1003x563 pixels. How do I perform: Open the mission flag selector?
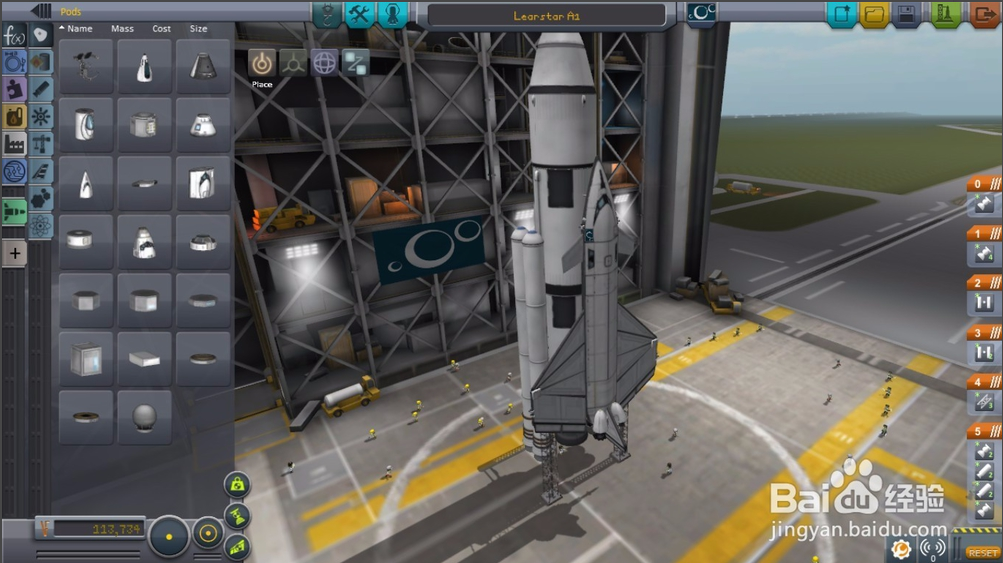[x=701, y=14]
